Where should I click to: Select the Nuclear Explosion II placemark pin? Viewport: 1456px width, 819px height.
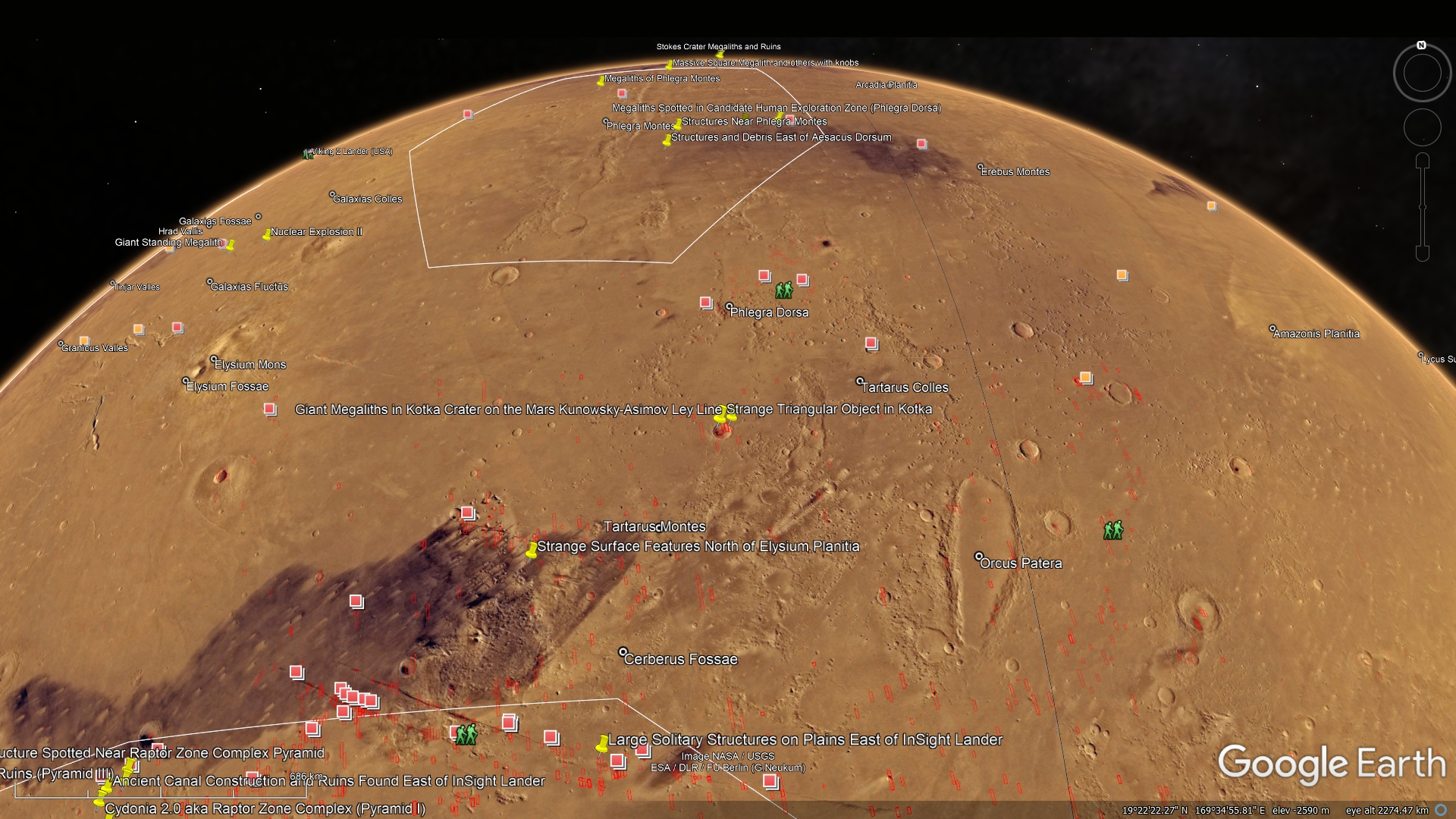pyautogui.click(x=267, y=234)
